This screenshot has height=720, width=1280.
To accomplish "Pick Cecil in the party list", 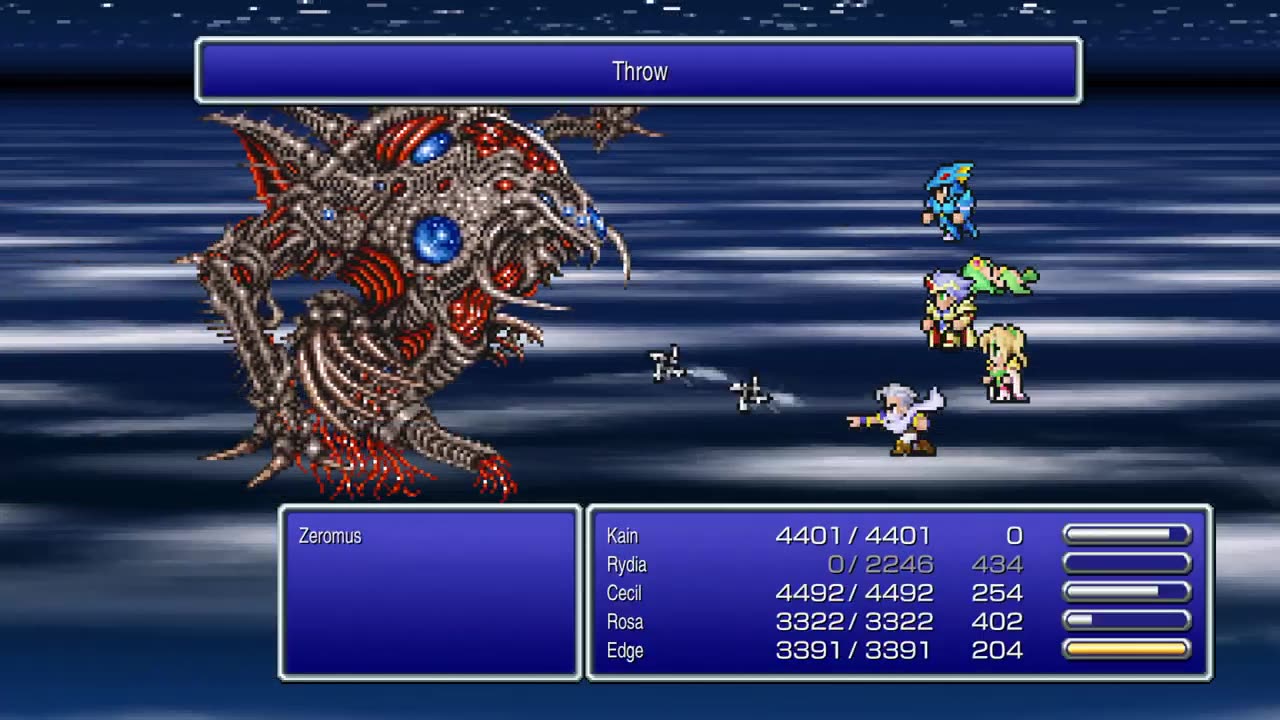I will pos(624,593).
